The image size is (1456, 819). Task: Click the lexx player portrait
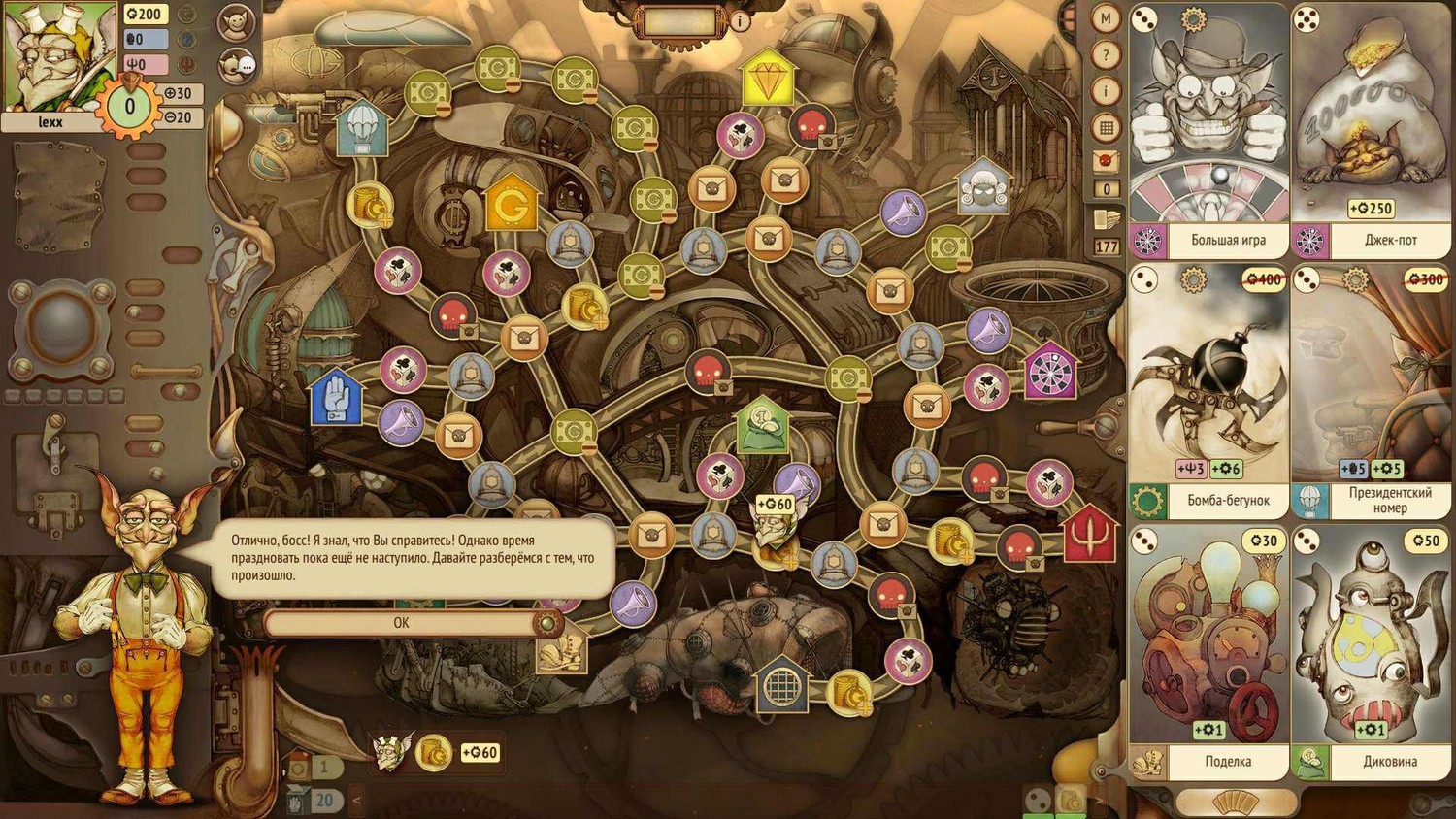58,58
